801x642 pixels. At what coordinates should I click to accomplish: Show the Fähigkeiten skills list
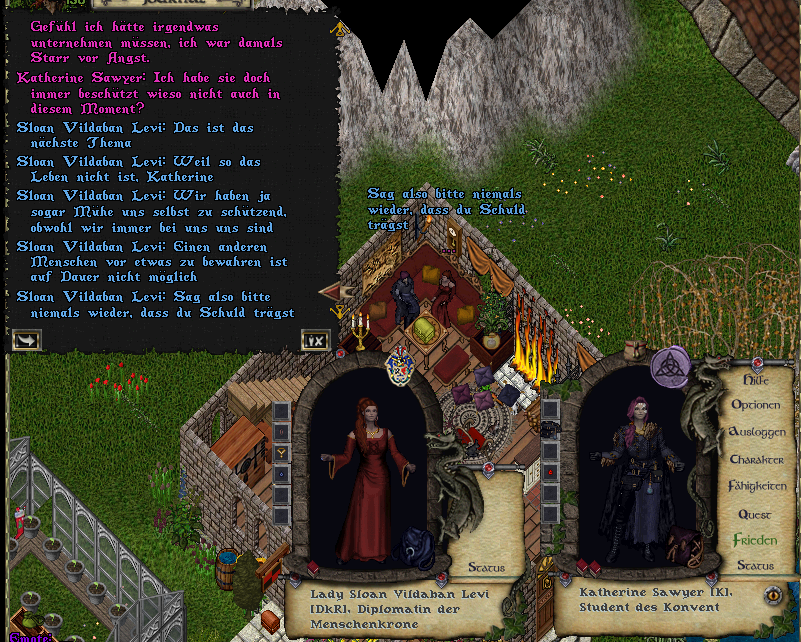757,487
